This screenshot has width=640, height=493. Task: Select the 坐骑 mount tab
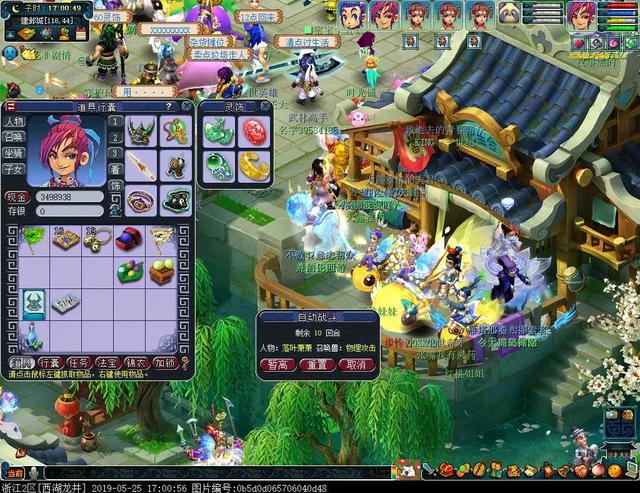(14, 153)
